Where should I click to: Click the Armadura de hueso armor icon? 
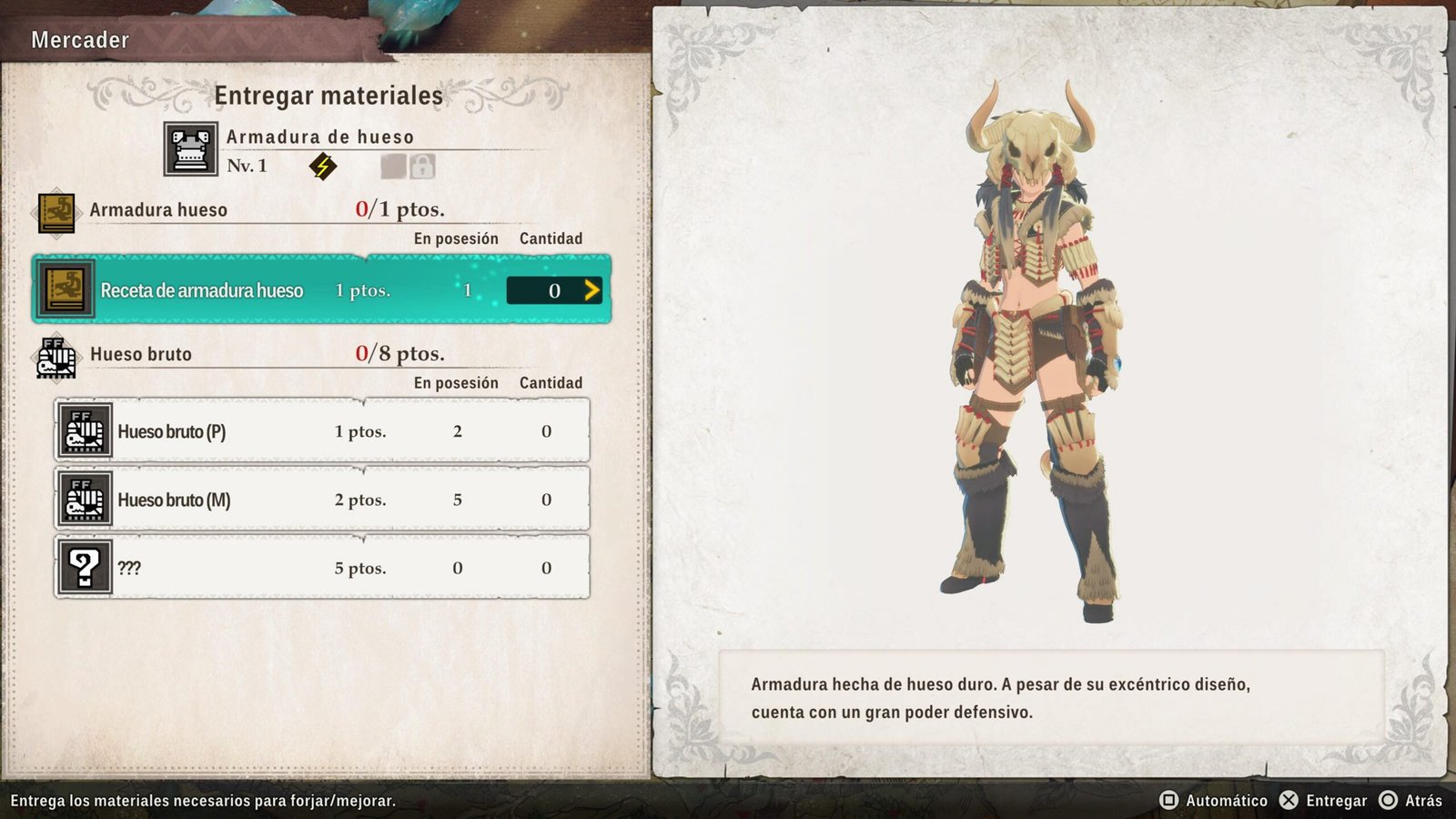[190, 149]
